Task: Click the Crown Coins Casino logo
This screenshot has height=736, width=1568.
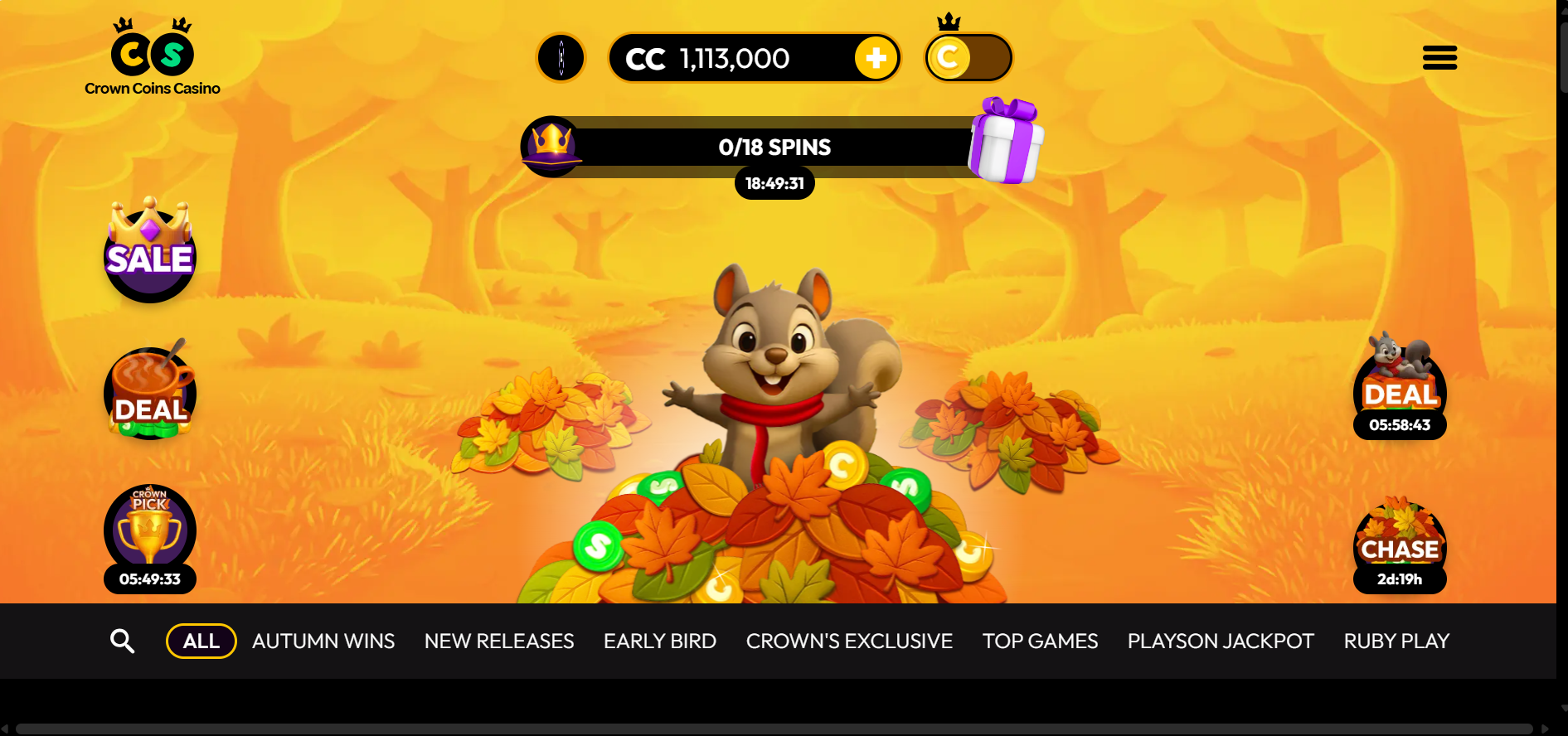Action: coord(153,58)
